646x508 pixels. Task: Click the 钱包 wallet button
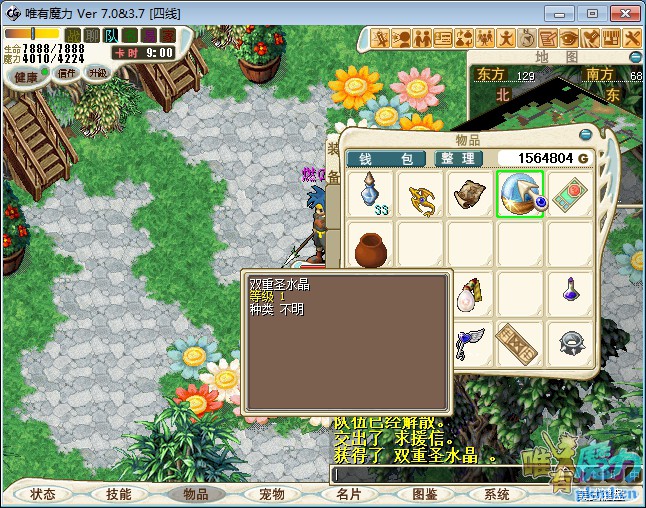386,159
